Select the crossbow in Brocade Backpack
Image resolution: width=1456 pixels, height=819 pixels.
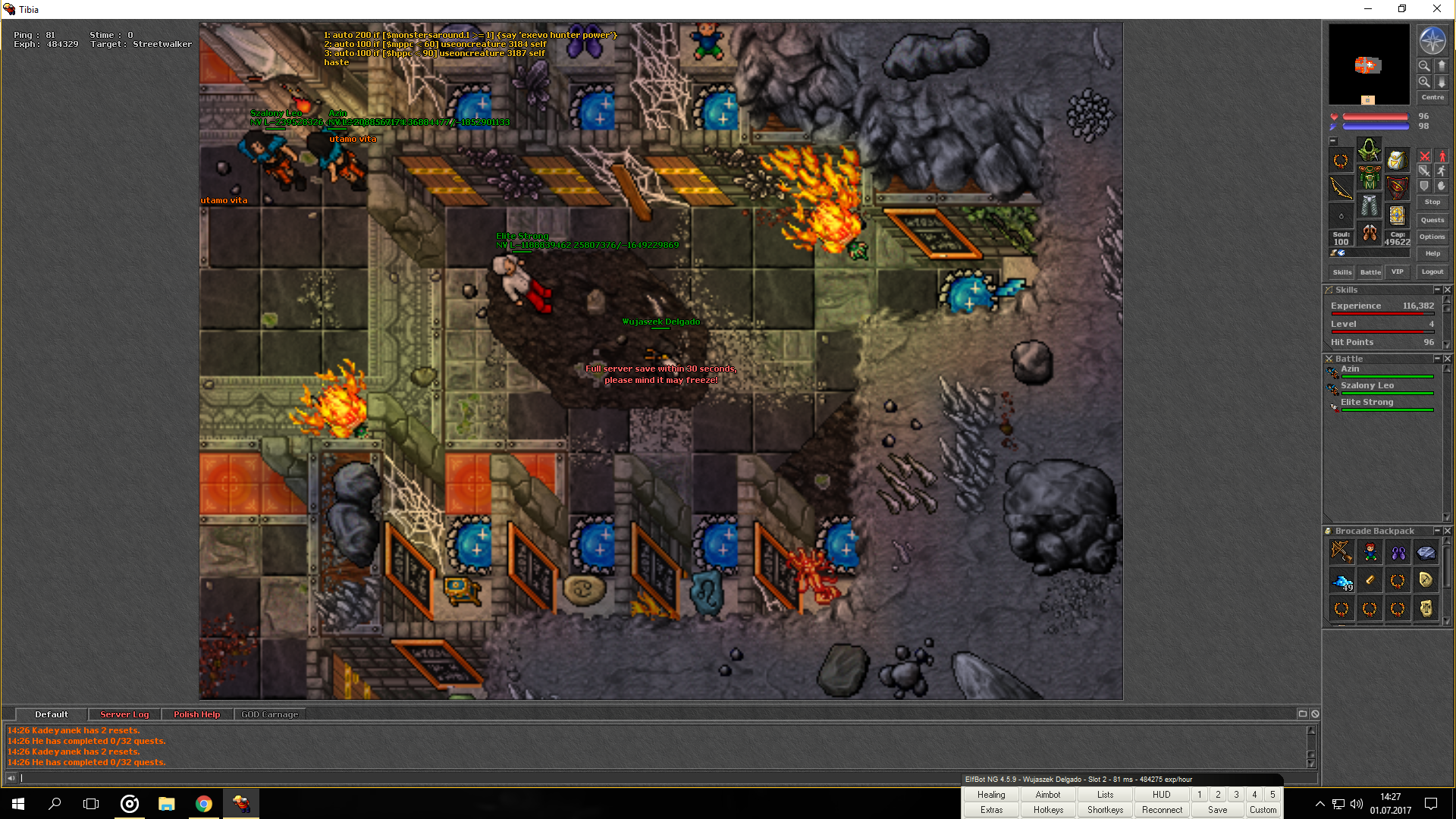click(x=1341, y=552)
